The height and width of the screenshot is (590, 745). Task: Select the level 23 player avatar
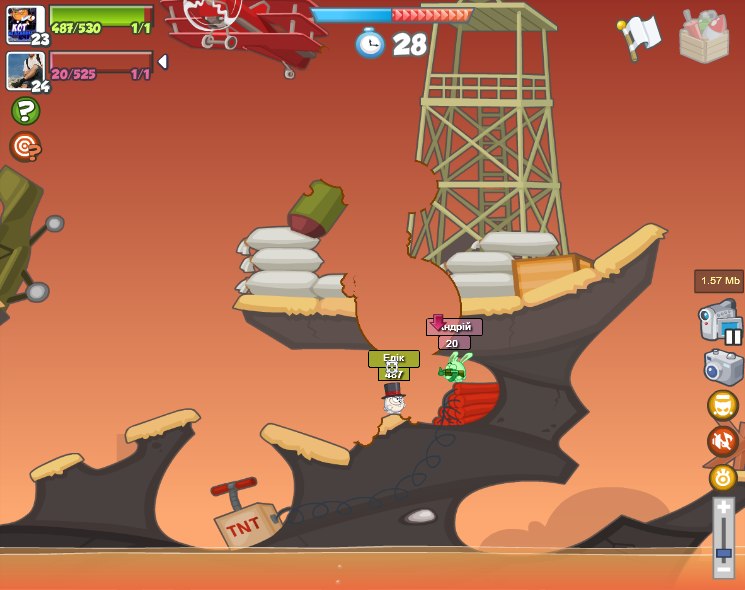tap(23, 23)
